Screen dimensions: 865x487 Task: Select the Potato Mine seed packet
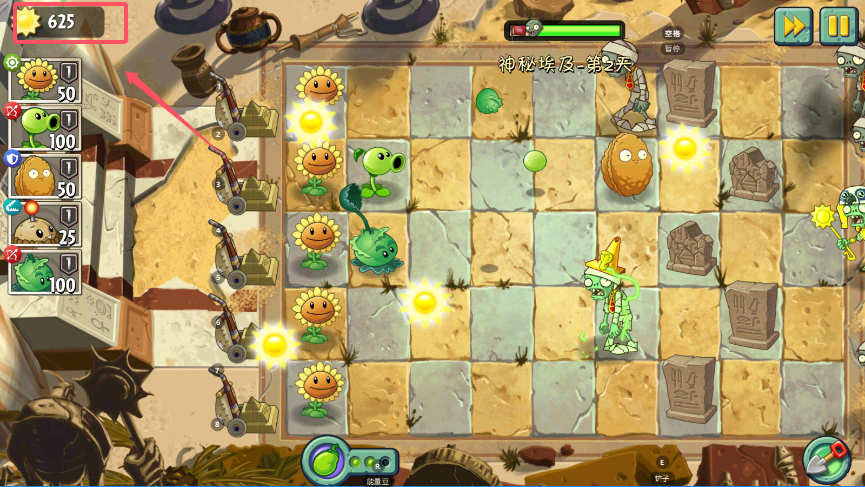tap(46, 223)
